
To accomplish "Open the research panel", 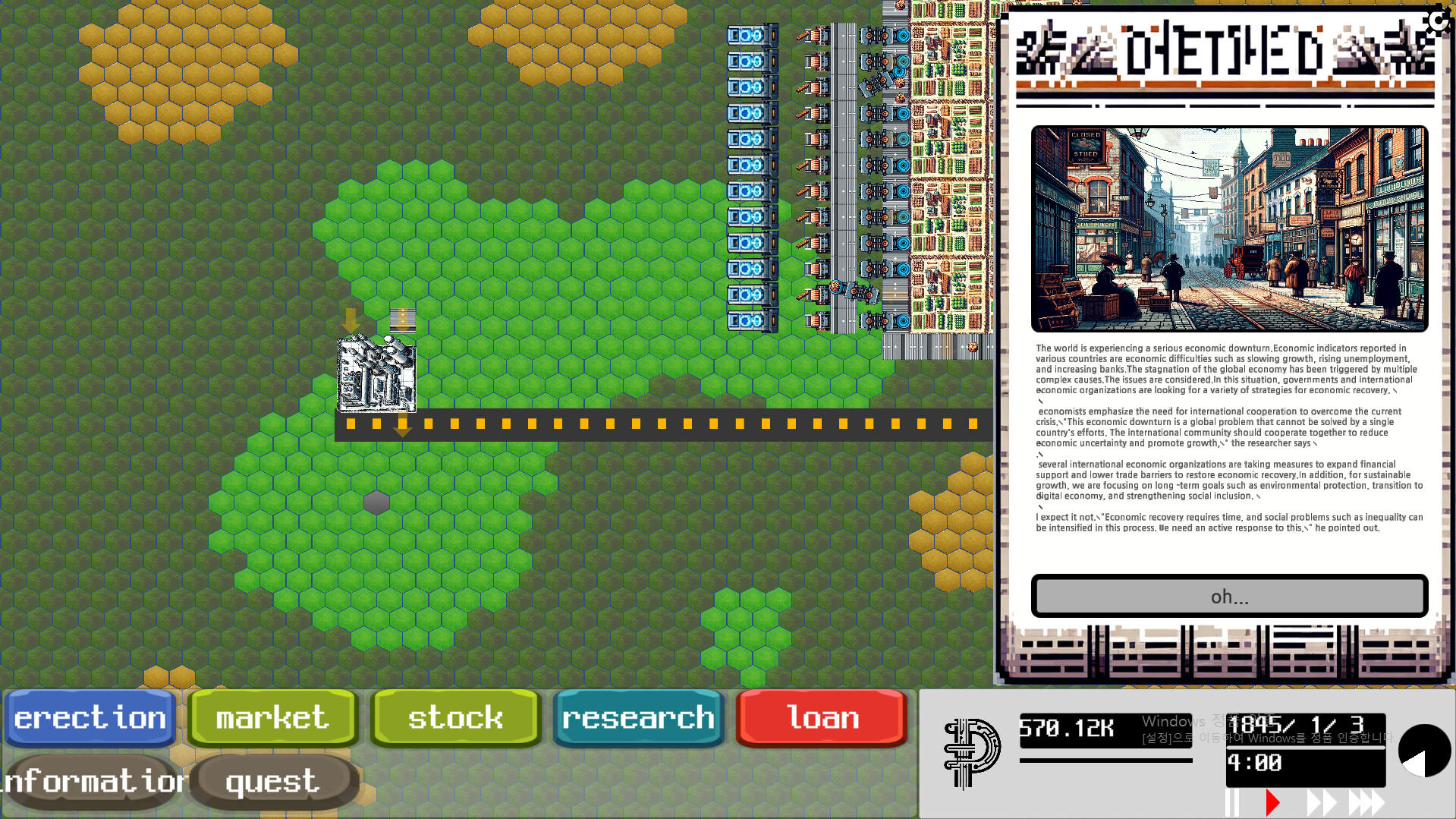I will point(638,717).
